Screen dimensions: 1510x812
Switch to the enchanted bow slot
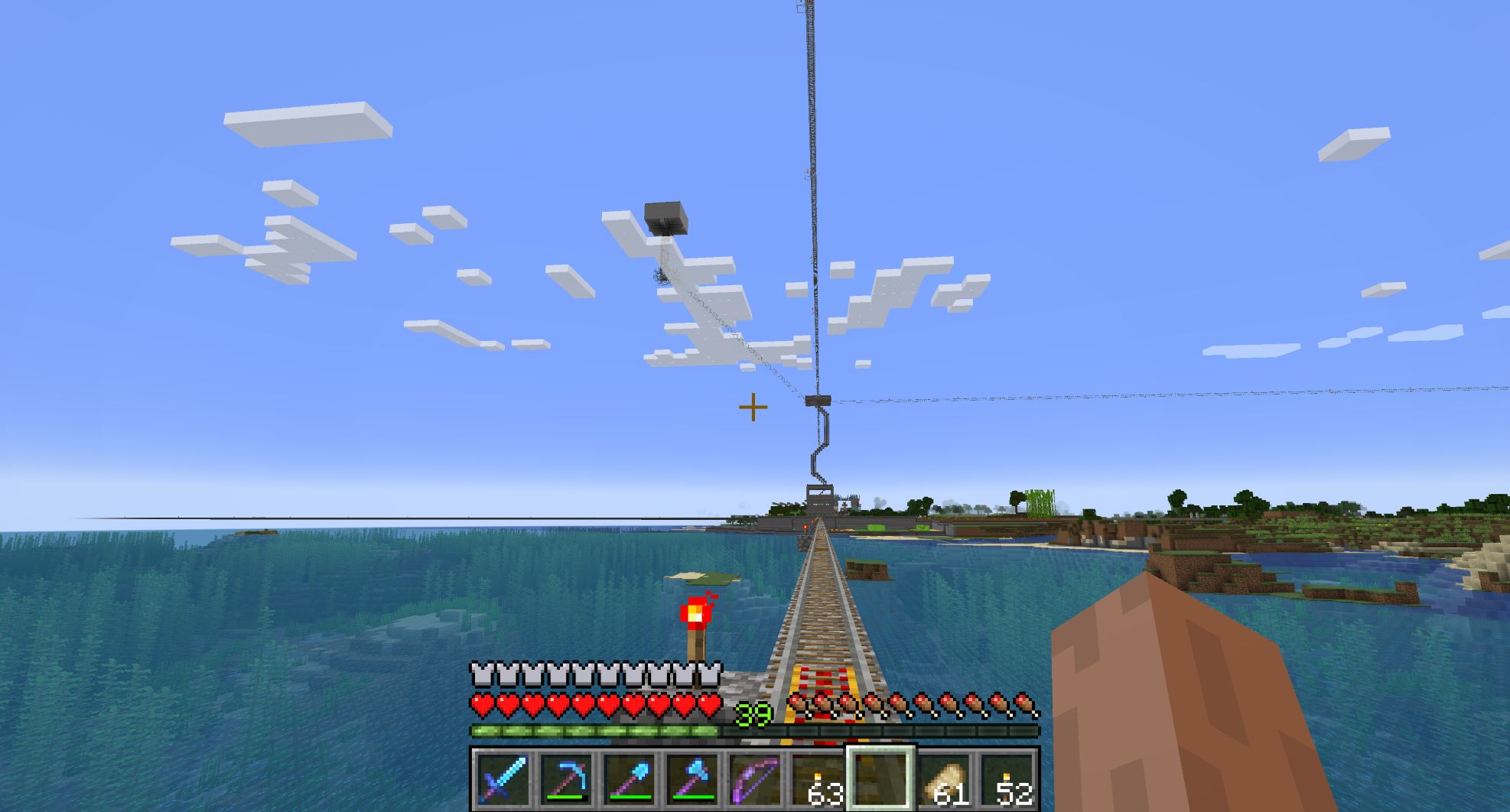(x=756, y=780)
